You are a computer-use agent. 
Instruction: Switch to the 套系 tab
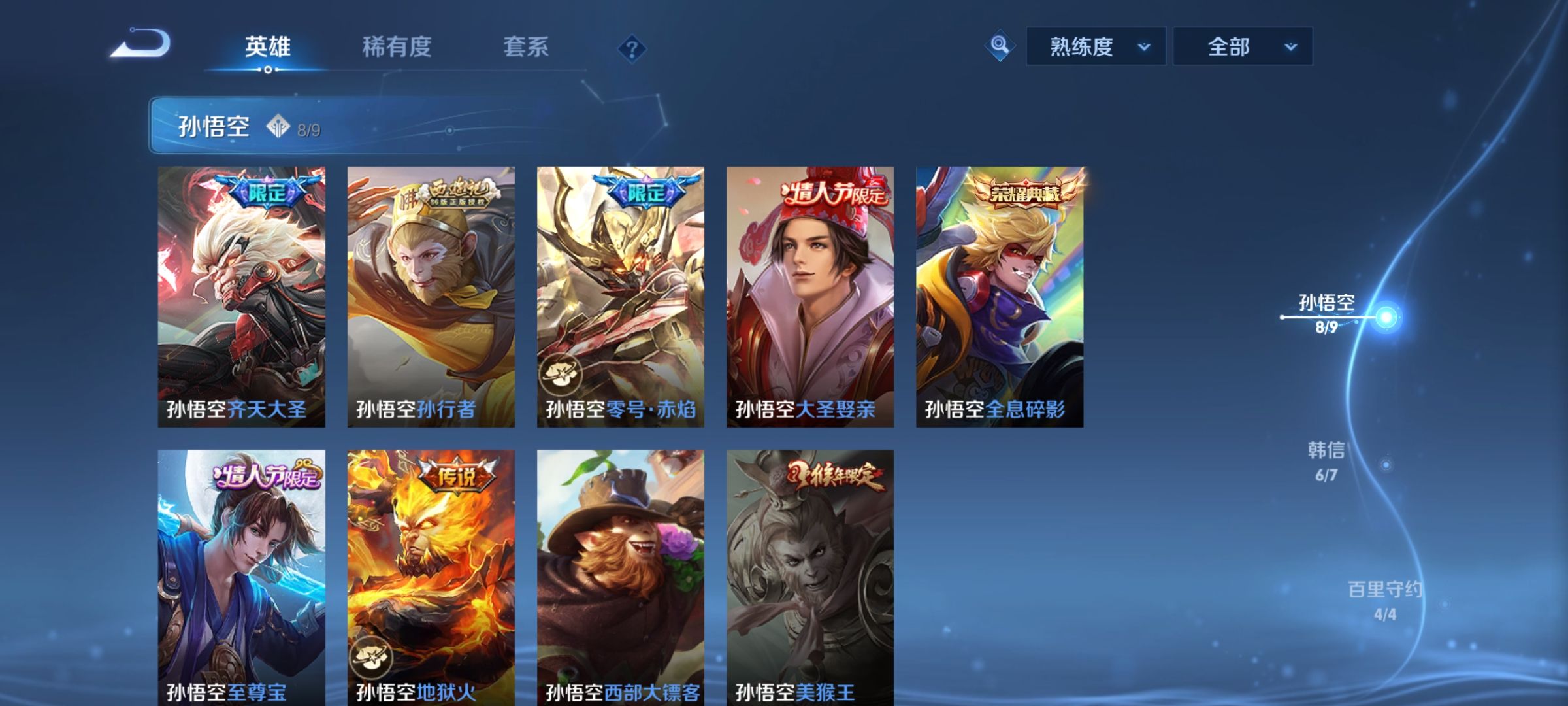tap(527, 48)
